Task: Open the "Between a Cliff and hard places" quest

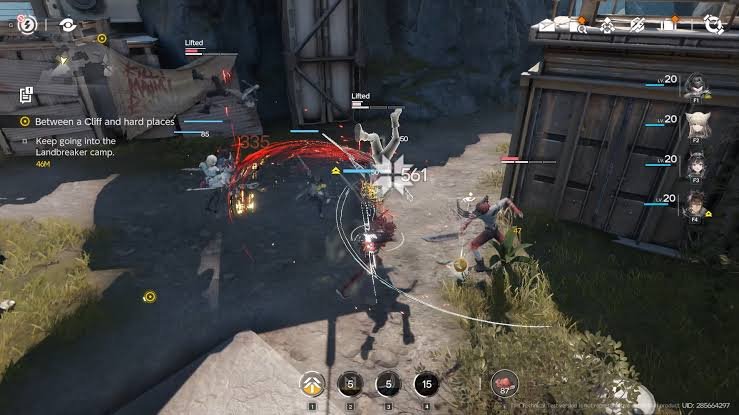Action: coord(104,121)
